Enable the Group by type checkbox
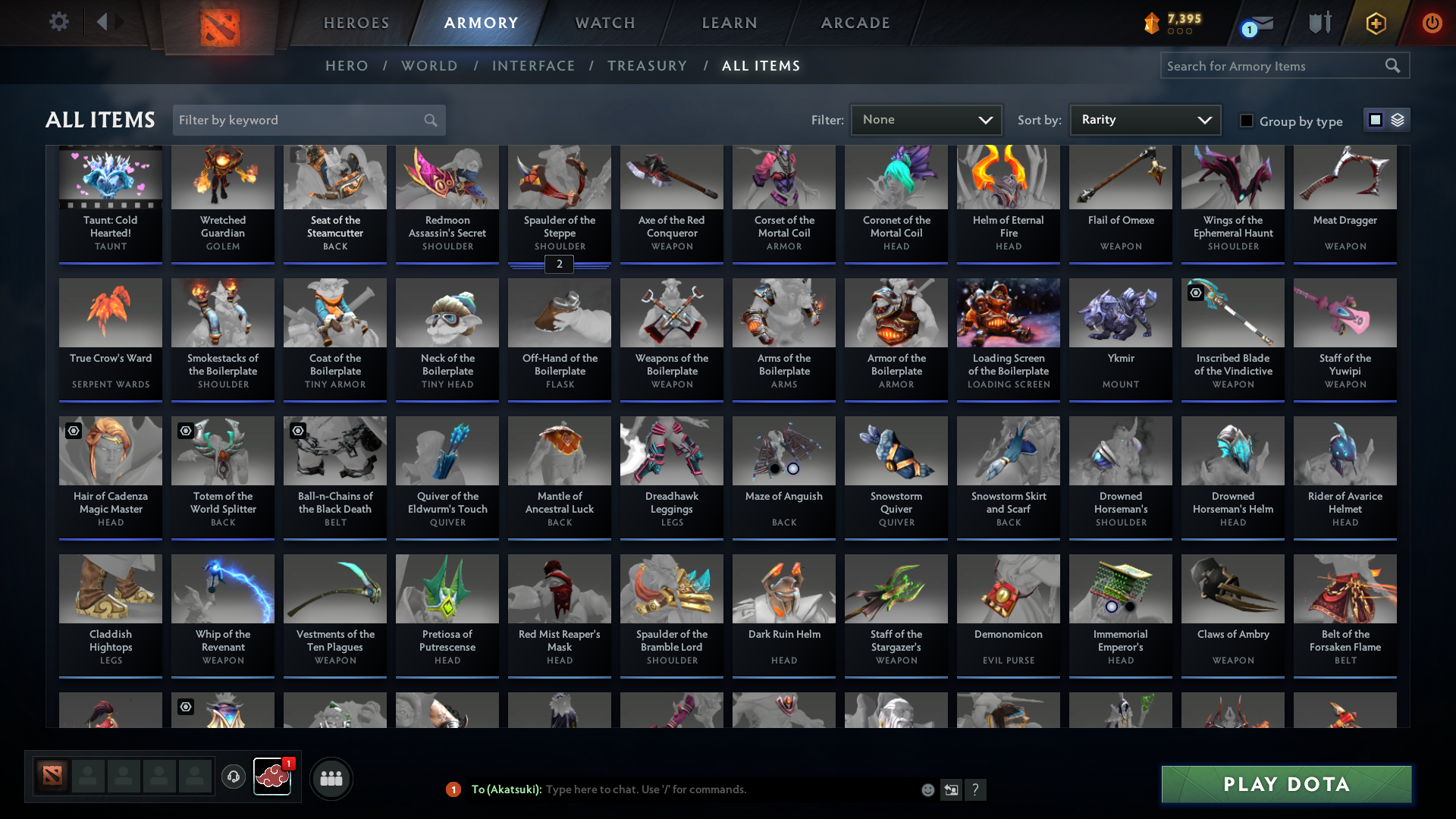The image size is (1456, 819). pyautogui.click(x=1247, y=121)
